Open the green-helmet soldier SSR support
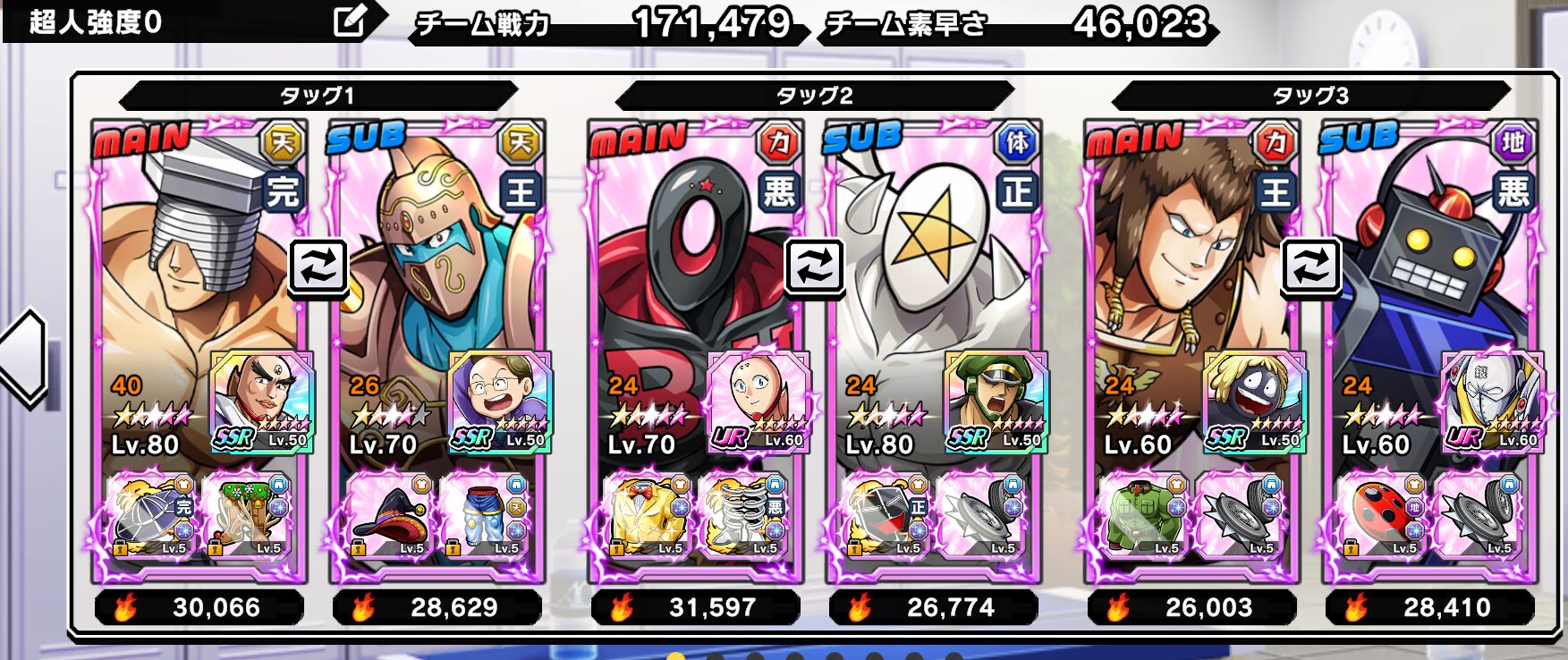The image size is (1568, 660). tap(996, 402)
